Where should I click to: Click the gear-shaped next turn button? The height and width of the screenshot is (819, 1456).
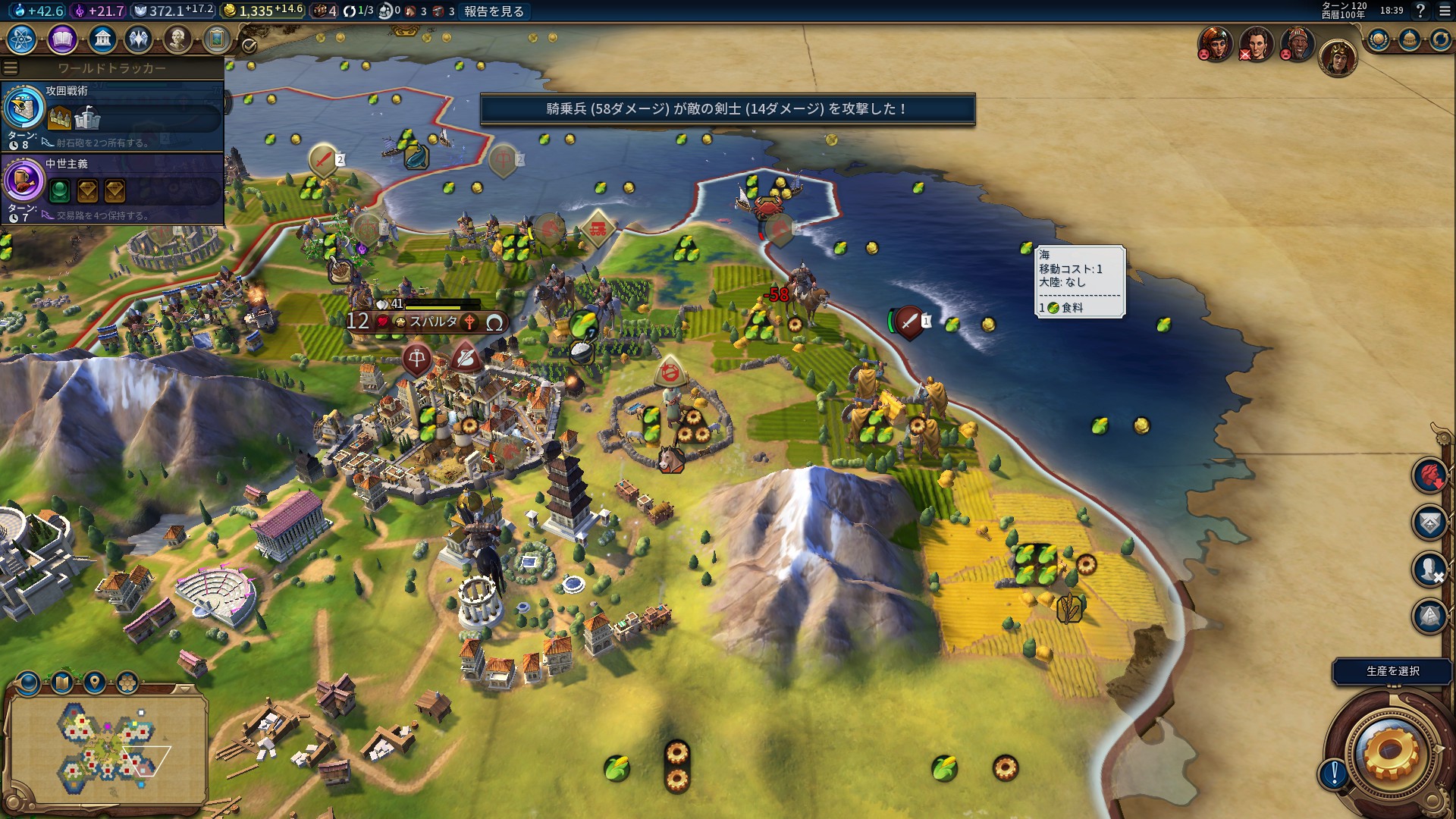click(1390, 752)
